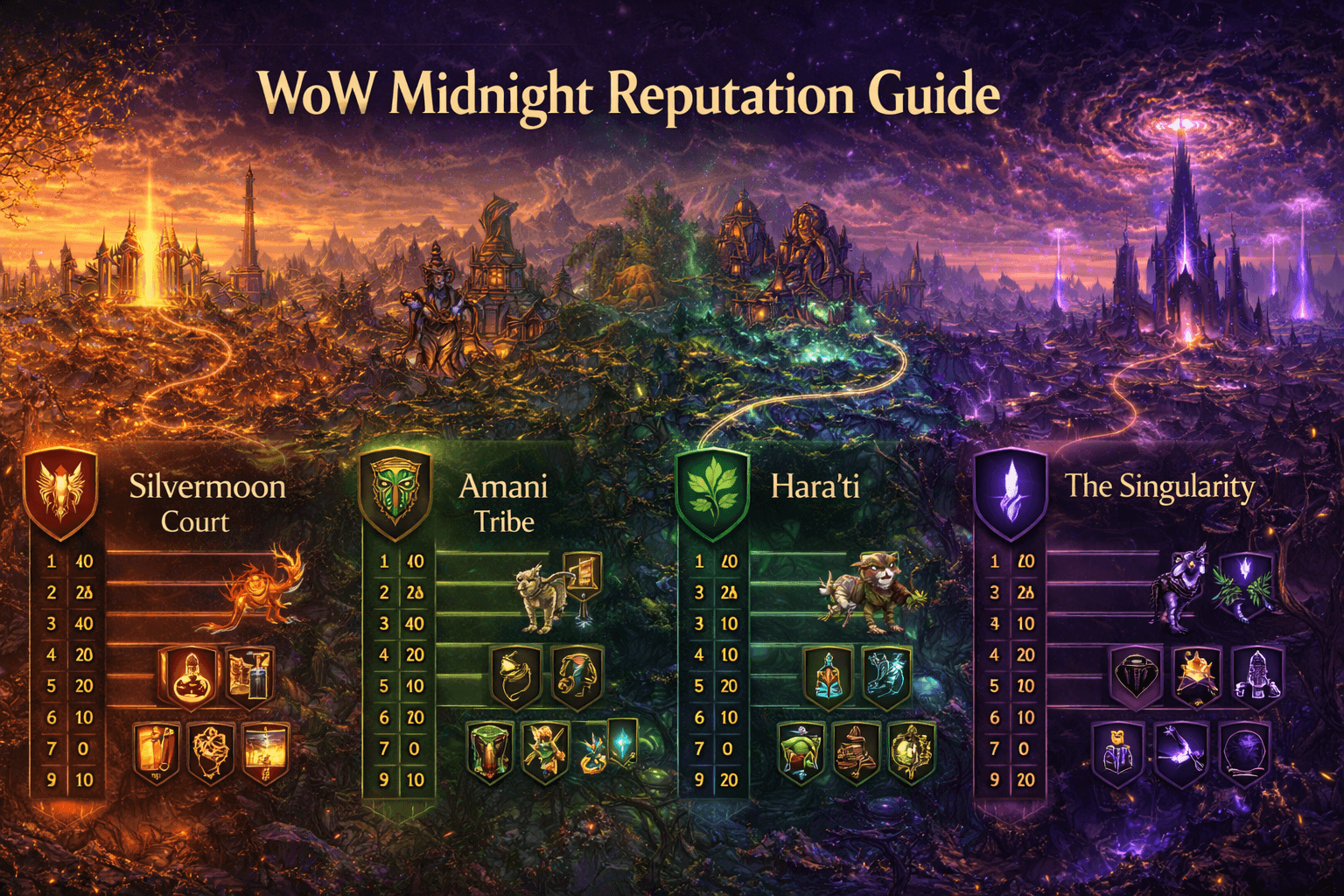The height and width of the screenshot is (896, 1344).
Task: Click the glowing yellow orb reward icon
Action: tap(910, 751)
